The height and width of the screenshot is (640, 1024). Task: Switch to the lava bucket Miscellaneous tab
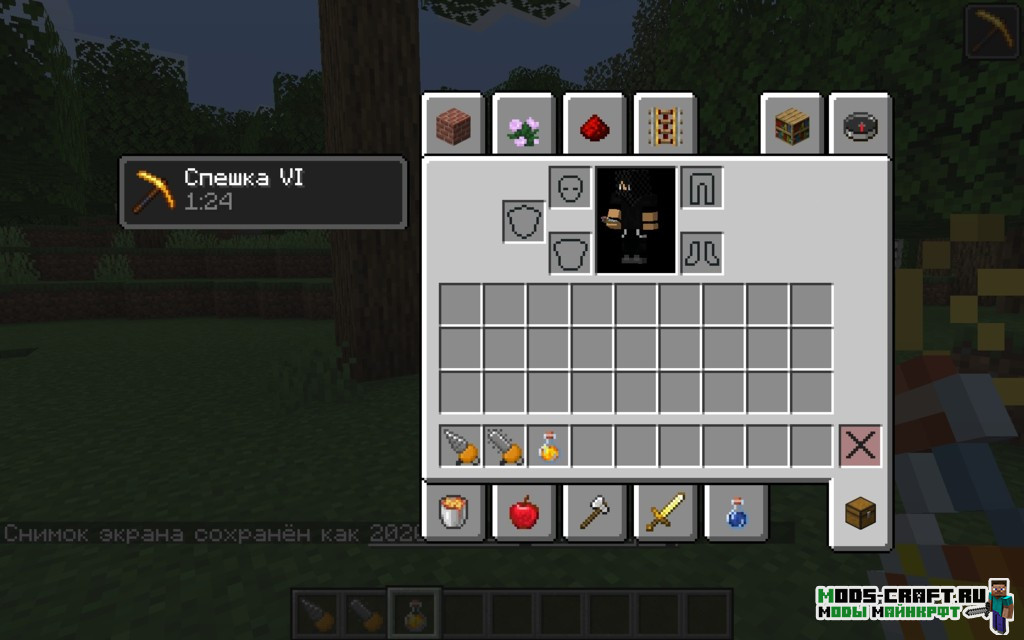point(453,513)
